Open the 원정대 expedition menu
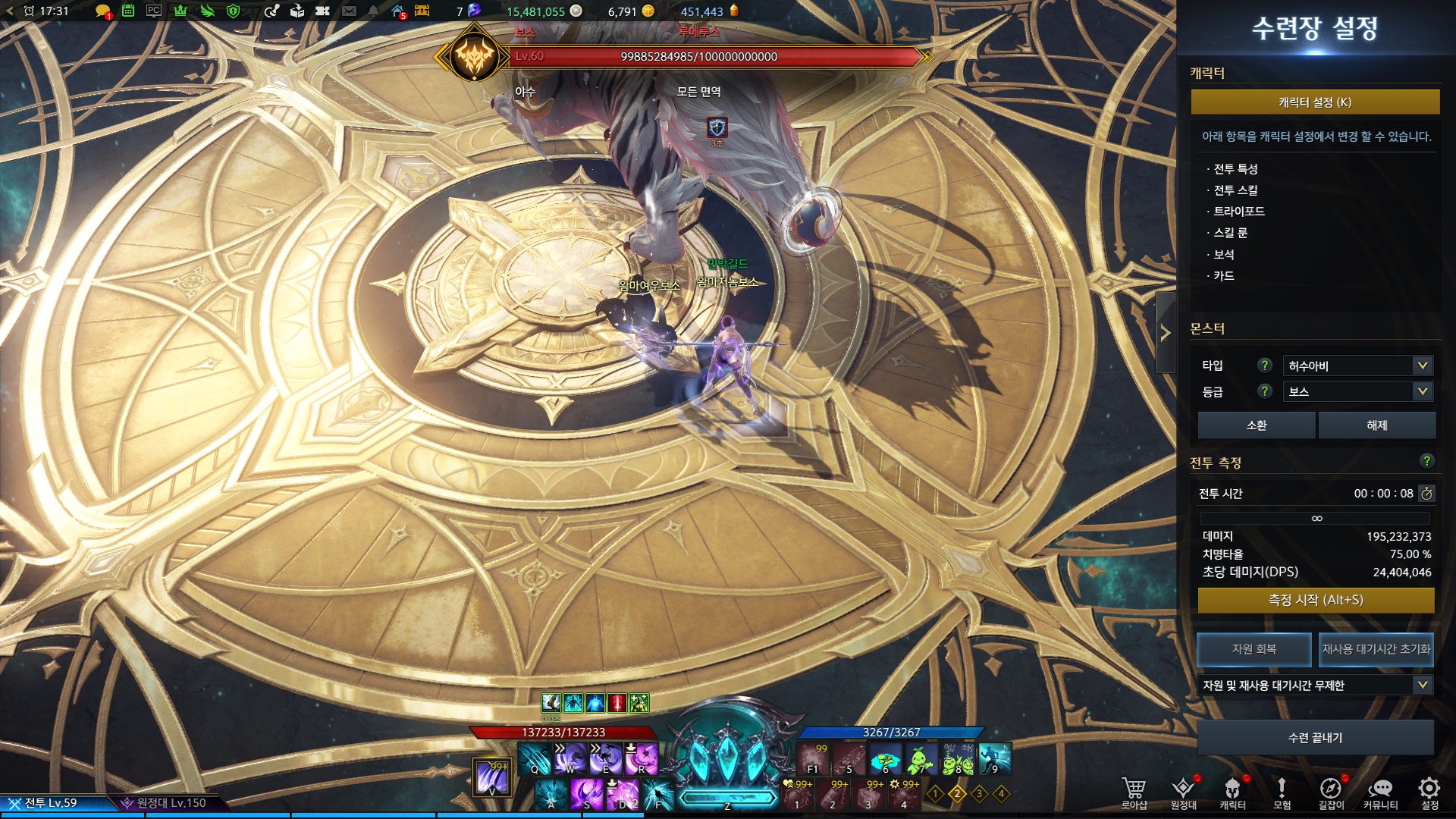1456x819 pixels. [x=1183, y=792]
